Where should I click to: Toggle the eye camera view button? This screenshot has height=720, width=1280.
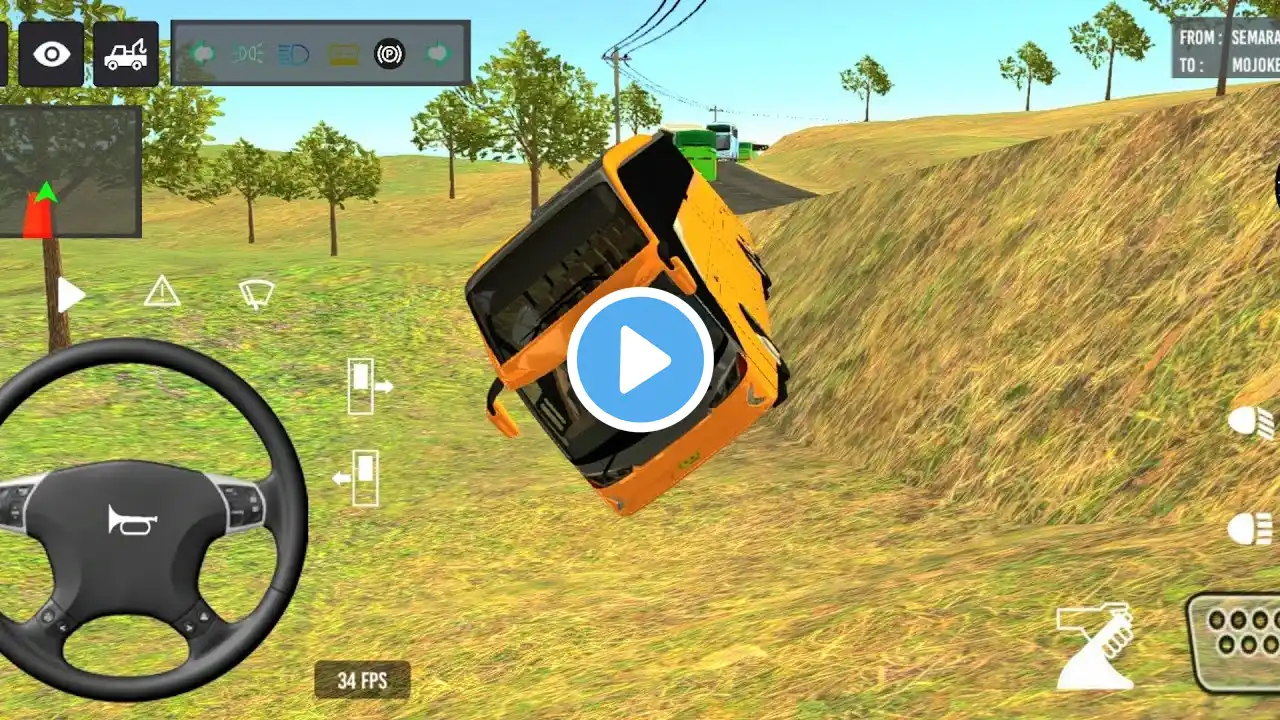[x=51, y=53]
